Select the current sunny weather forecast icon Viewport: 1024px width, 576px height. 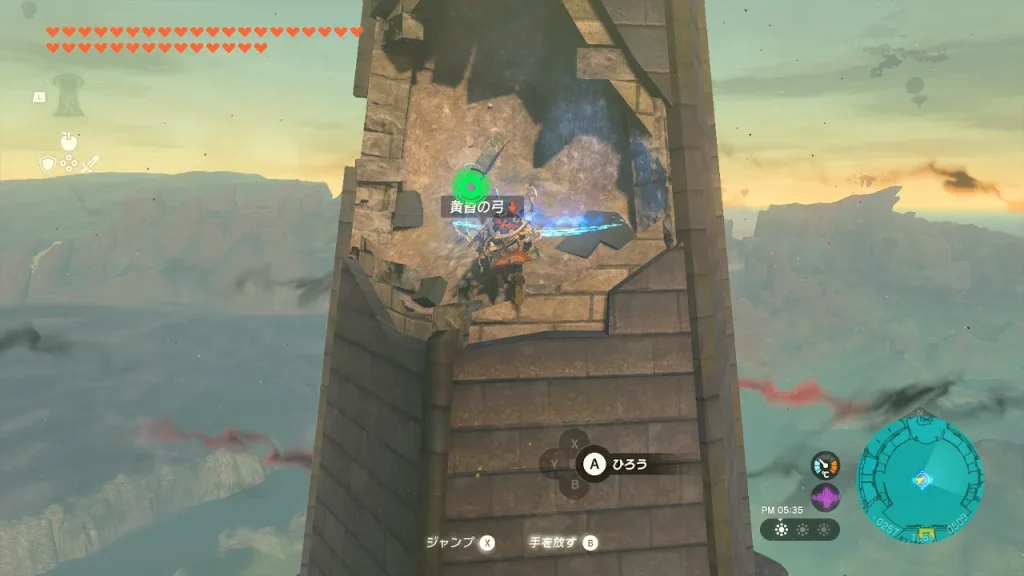pos(781,529)
